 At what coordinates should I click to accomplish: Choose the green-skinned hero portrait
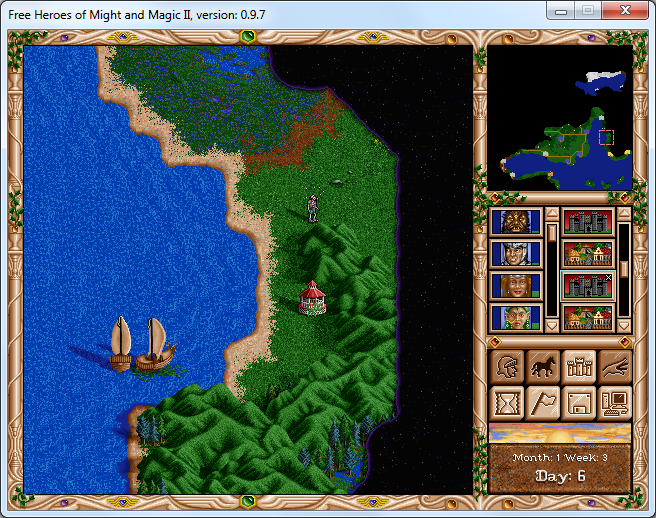[516, 318]
